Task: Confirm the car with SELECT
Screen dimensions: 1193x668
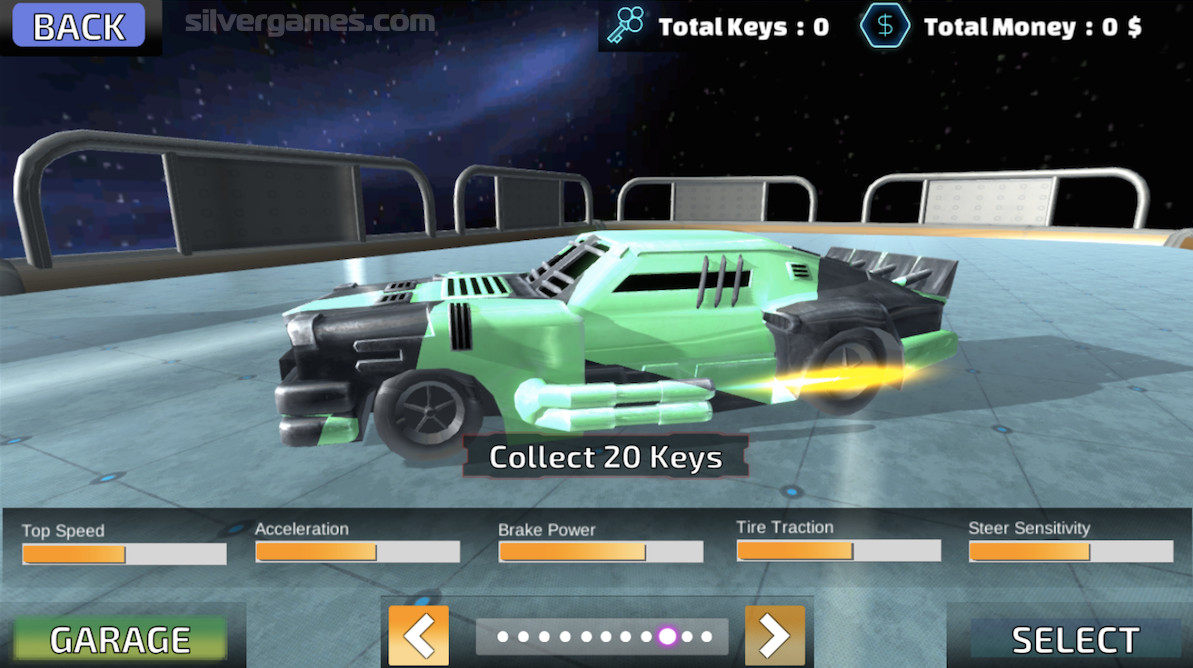Action: [x=1075, y=639]
